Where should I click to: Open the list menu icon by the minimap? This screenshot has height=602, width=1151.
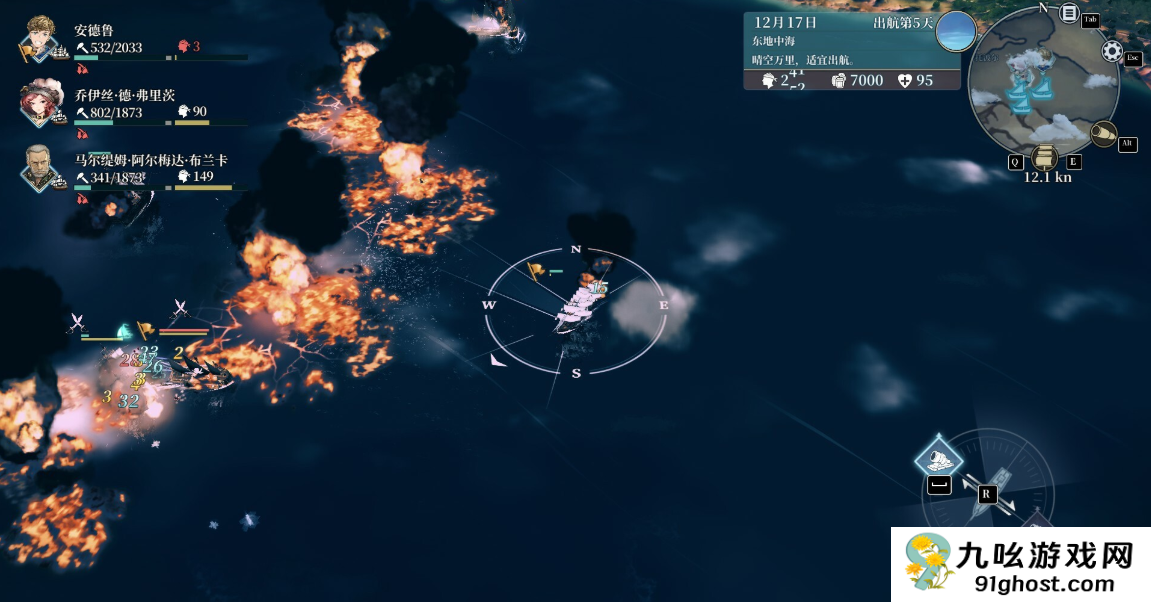pos(1069,15)
